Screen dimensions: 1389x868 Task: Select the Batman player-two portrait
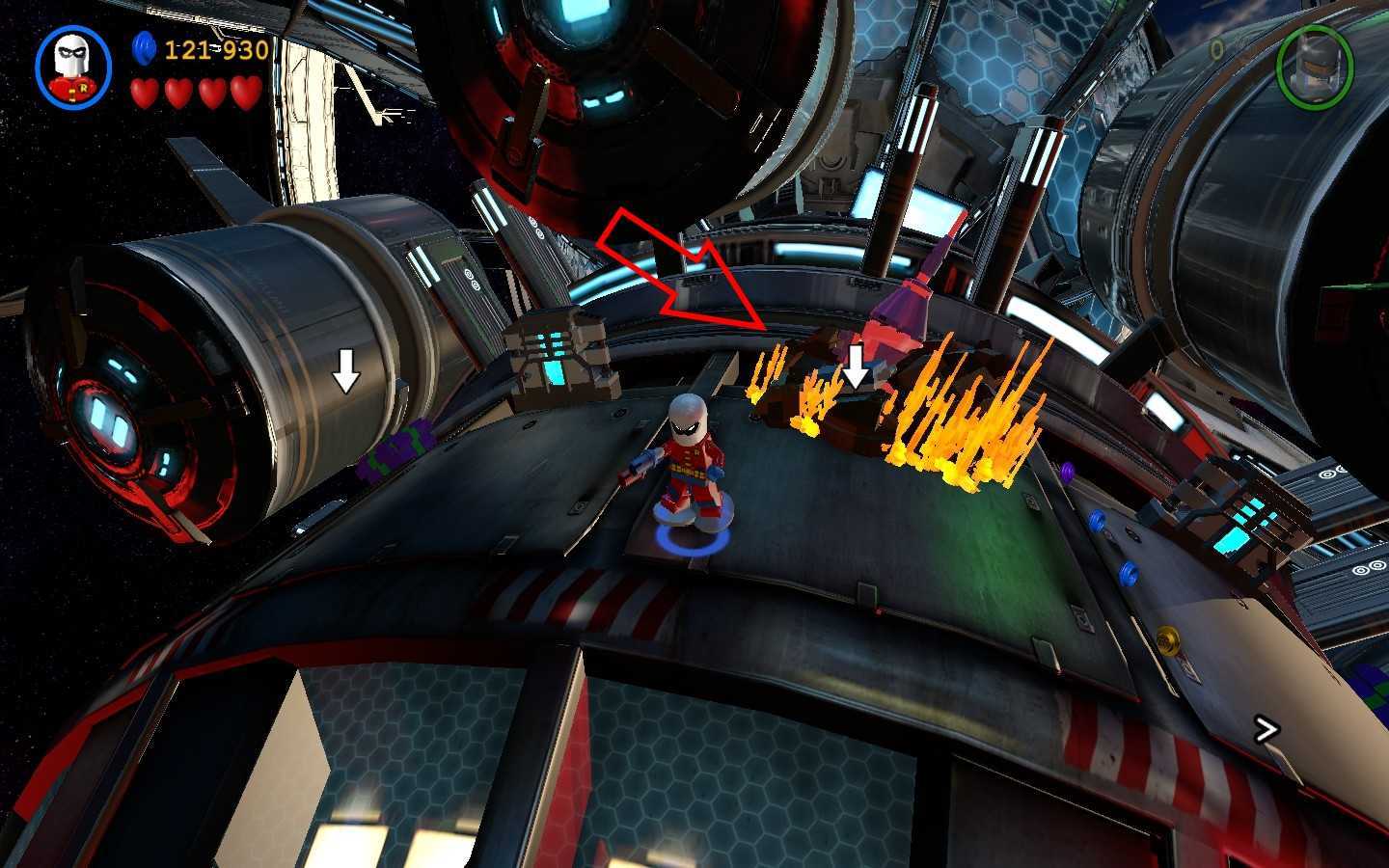point(1314,65)
